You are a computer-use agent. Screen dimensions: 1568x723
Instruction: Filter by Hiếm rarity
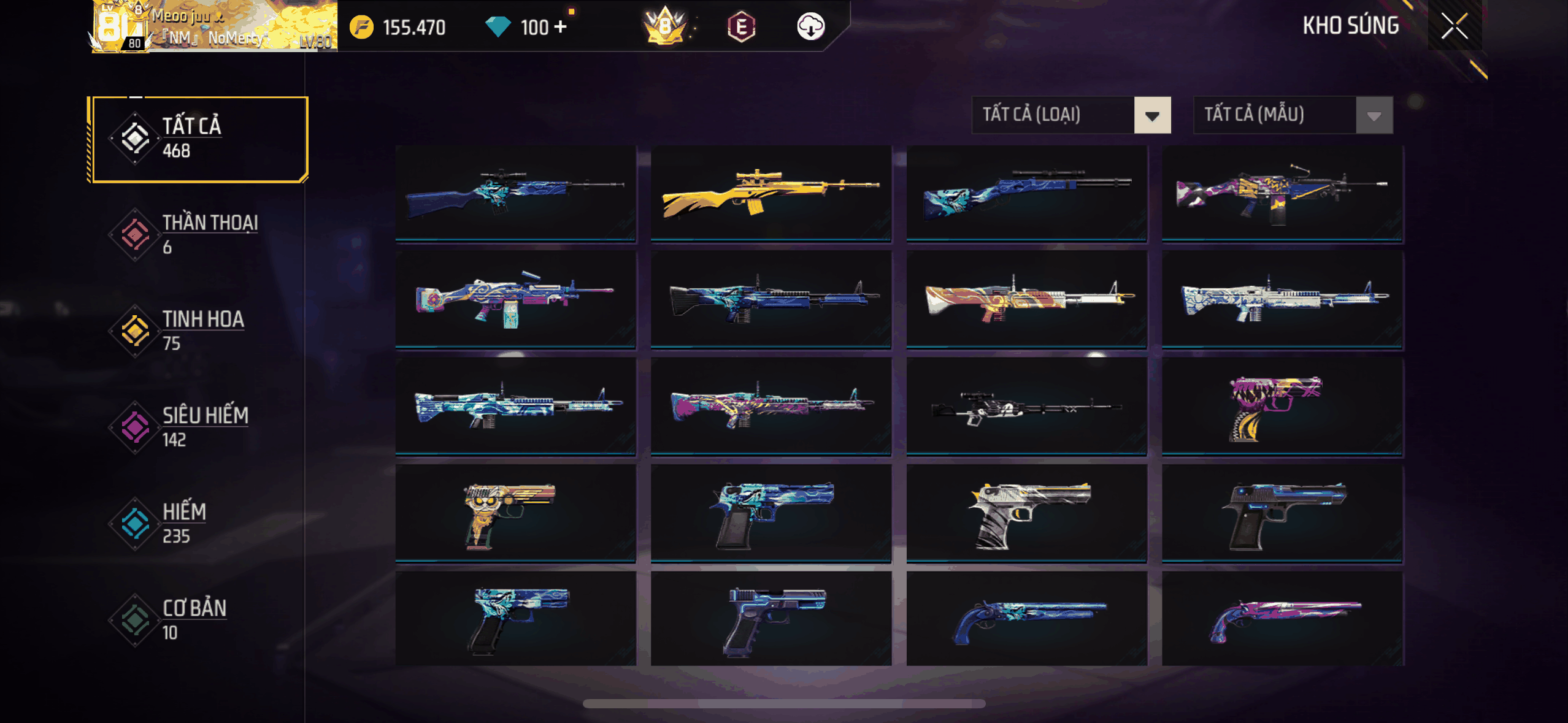click(x=198, y=523)
